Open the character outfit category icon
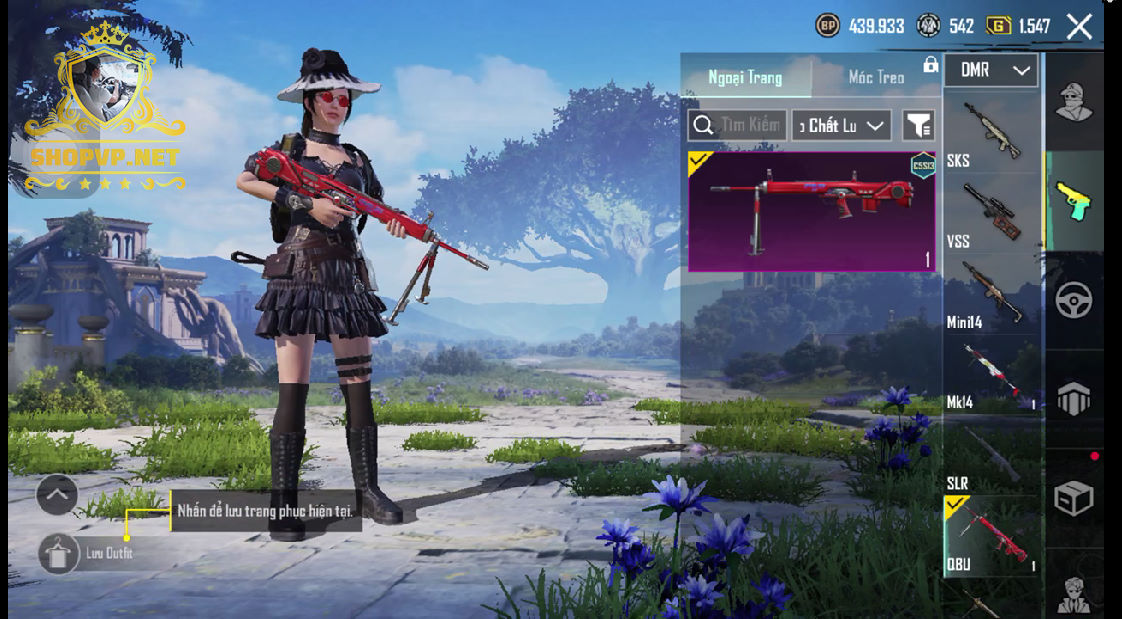Screen dimensions: 1122x619 tap(1074, 101)
